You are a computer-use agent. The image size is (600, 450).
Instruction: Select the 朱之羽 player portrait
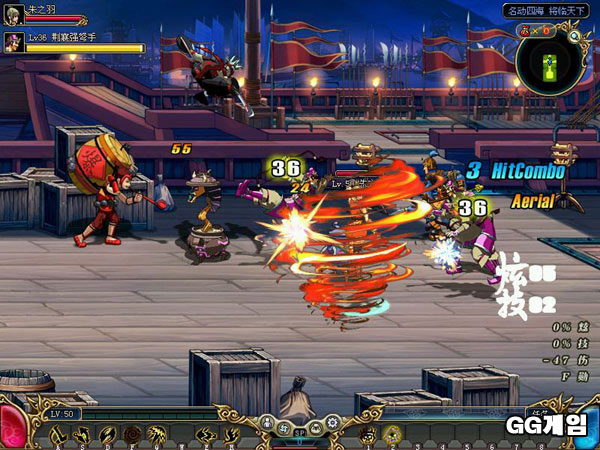tap(14, 14)
